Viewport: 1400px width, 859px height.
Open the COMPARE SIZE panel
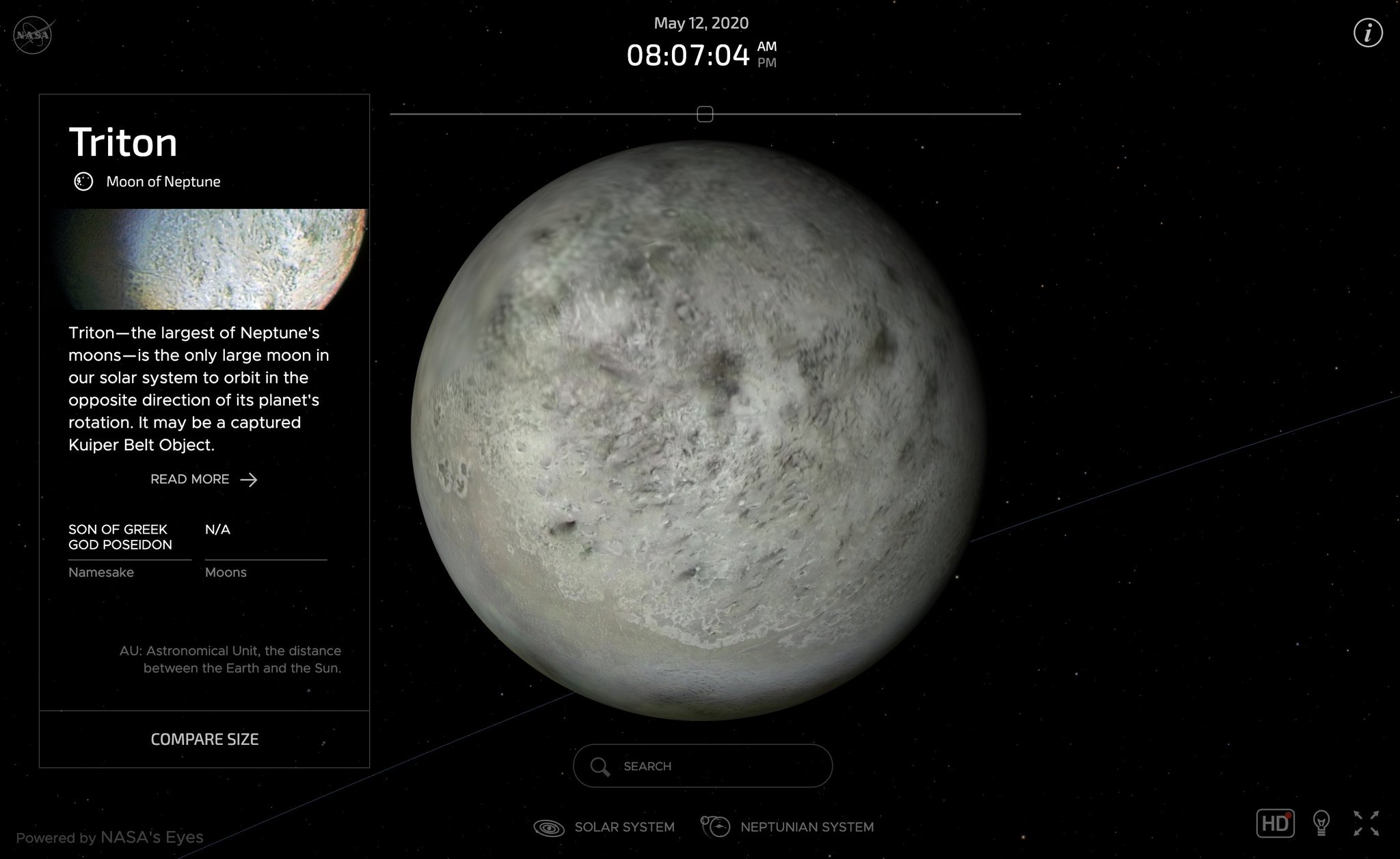tap(204, 739)
